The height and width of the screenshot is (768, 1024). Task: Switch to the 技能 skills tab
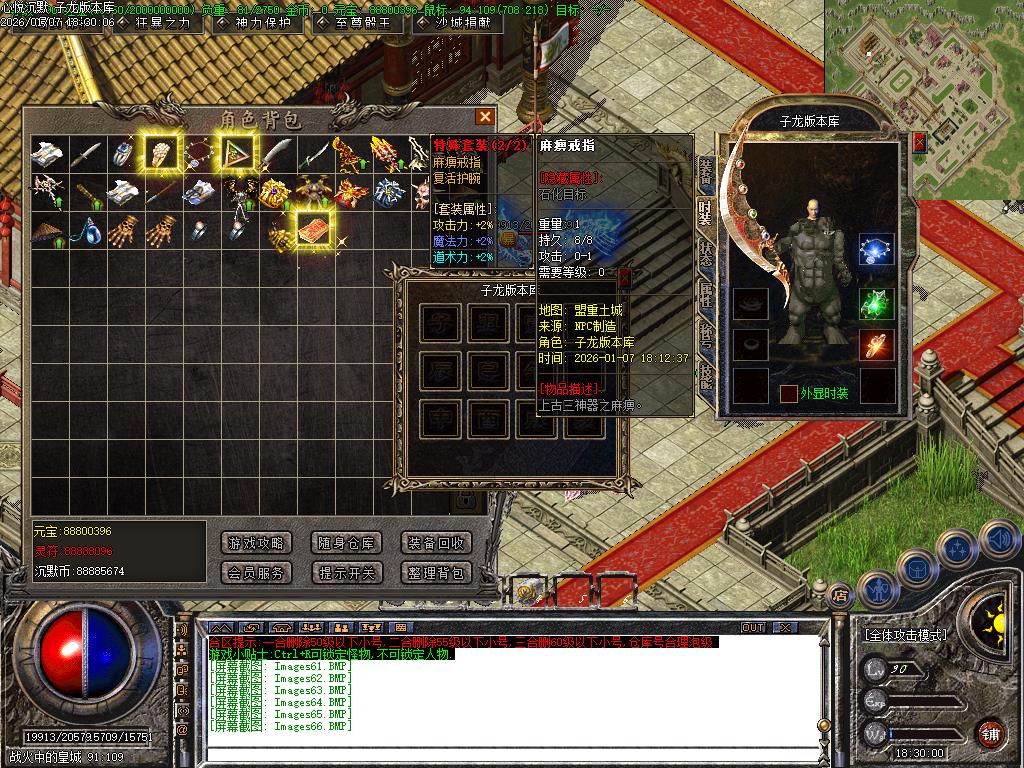706,375
